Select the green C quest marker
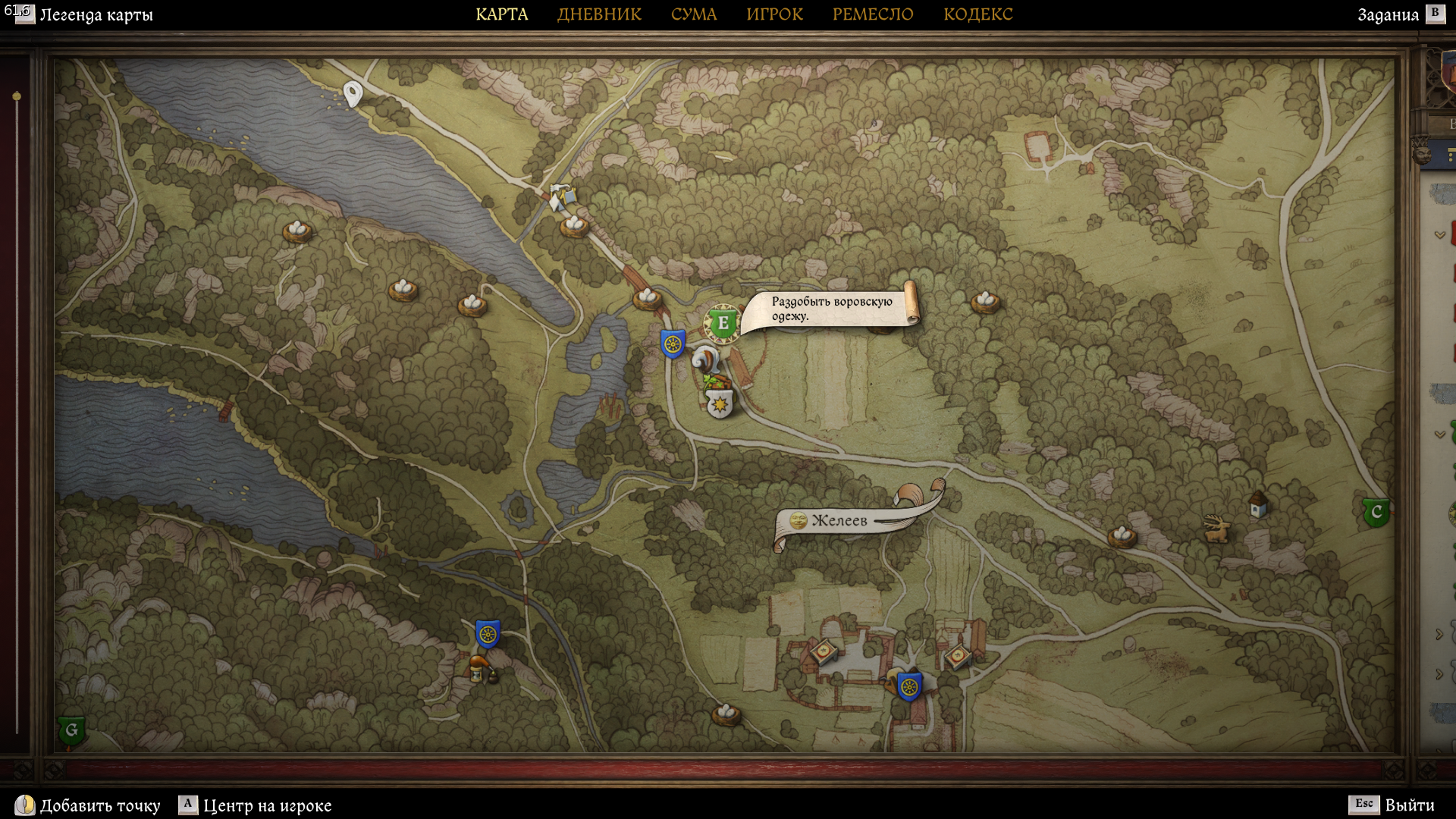 point(1376,513)
